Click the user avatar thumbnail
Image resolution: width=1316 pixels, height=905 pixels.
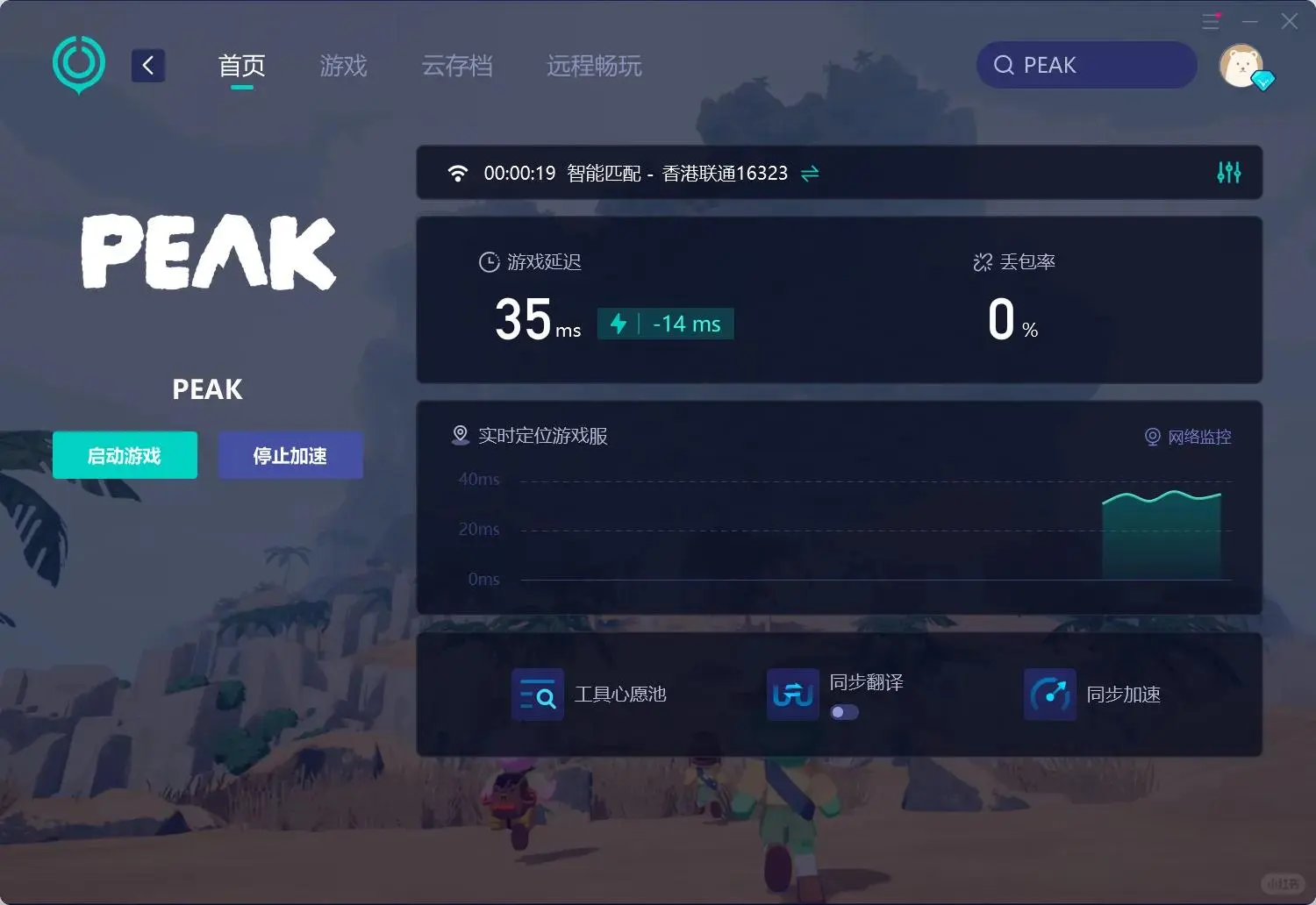click(1243, 65)
